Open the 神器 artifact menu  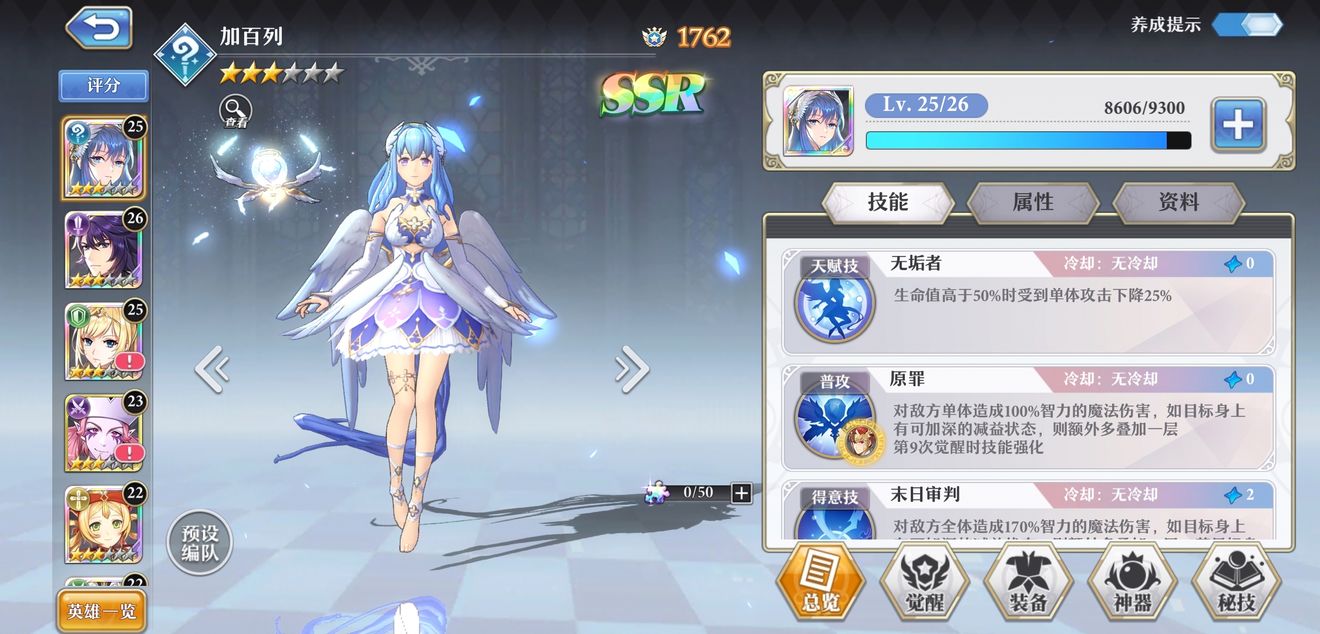point(1132,583)
